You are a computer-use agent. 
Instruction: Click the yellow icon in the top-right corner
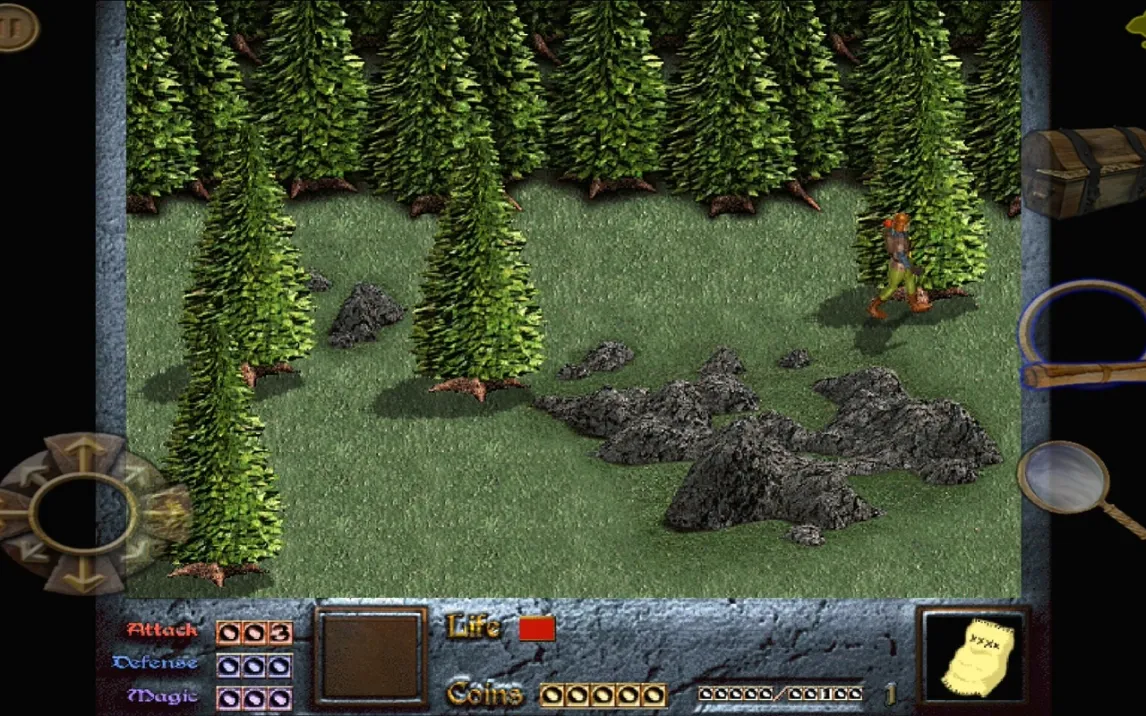[1136, 27]
